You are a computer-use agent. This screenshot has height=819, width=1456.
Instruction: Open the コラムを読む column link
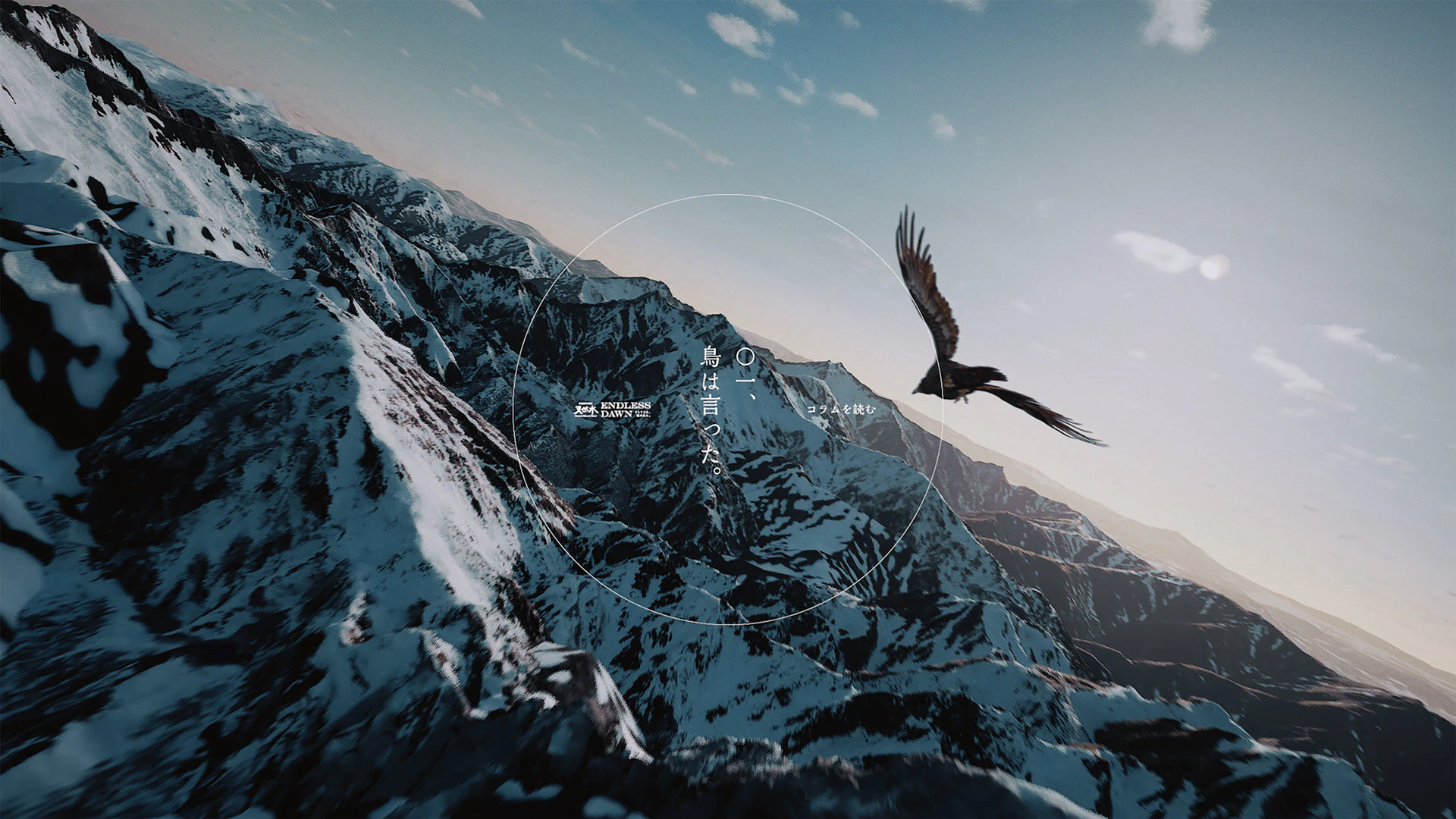840,409
